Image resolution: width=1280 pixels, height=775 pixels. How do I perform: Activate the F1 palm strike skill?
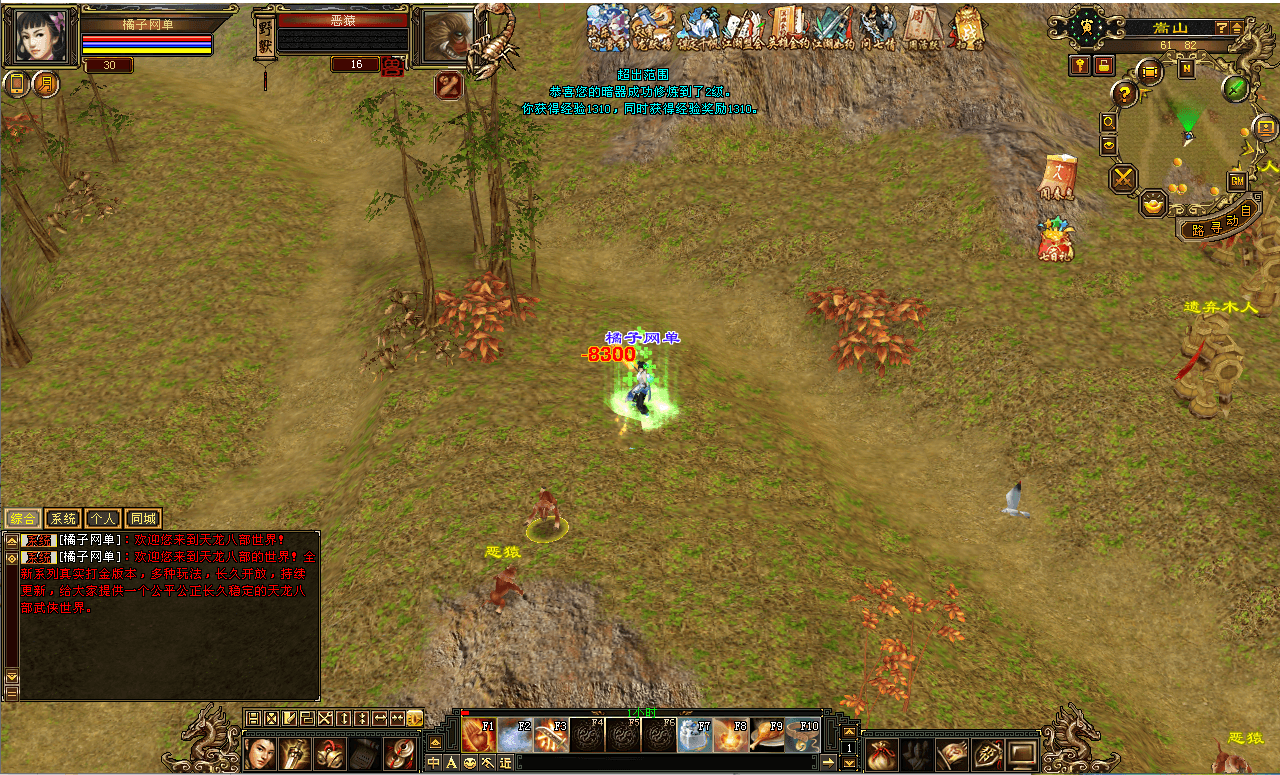coord(479,735)
